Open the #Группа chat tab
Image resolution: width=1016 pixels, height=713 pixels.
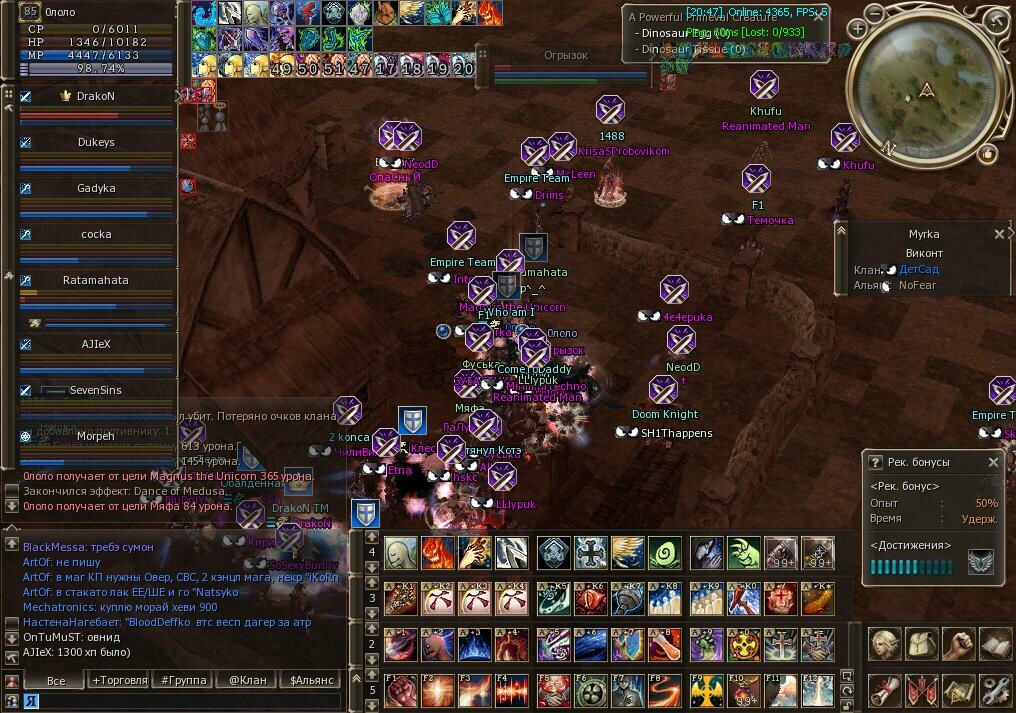pyautogui.click(x=184, y=680)
